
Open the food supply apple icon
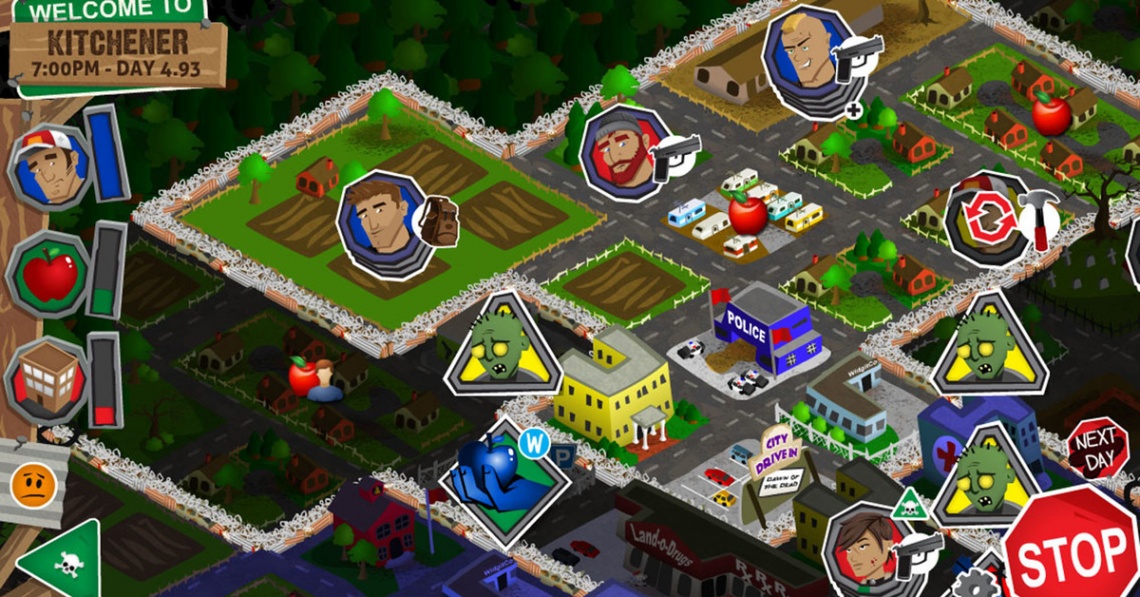click(x=49, y=274)
